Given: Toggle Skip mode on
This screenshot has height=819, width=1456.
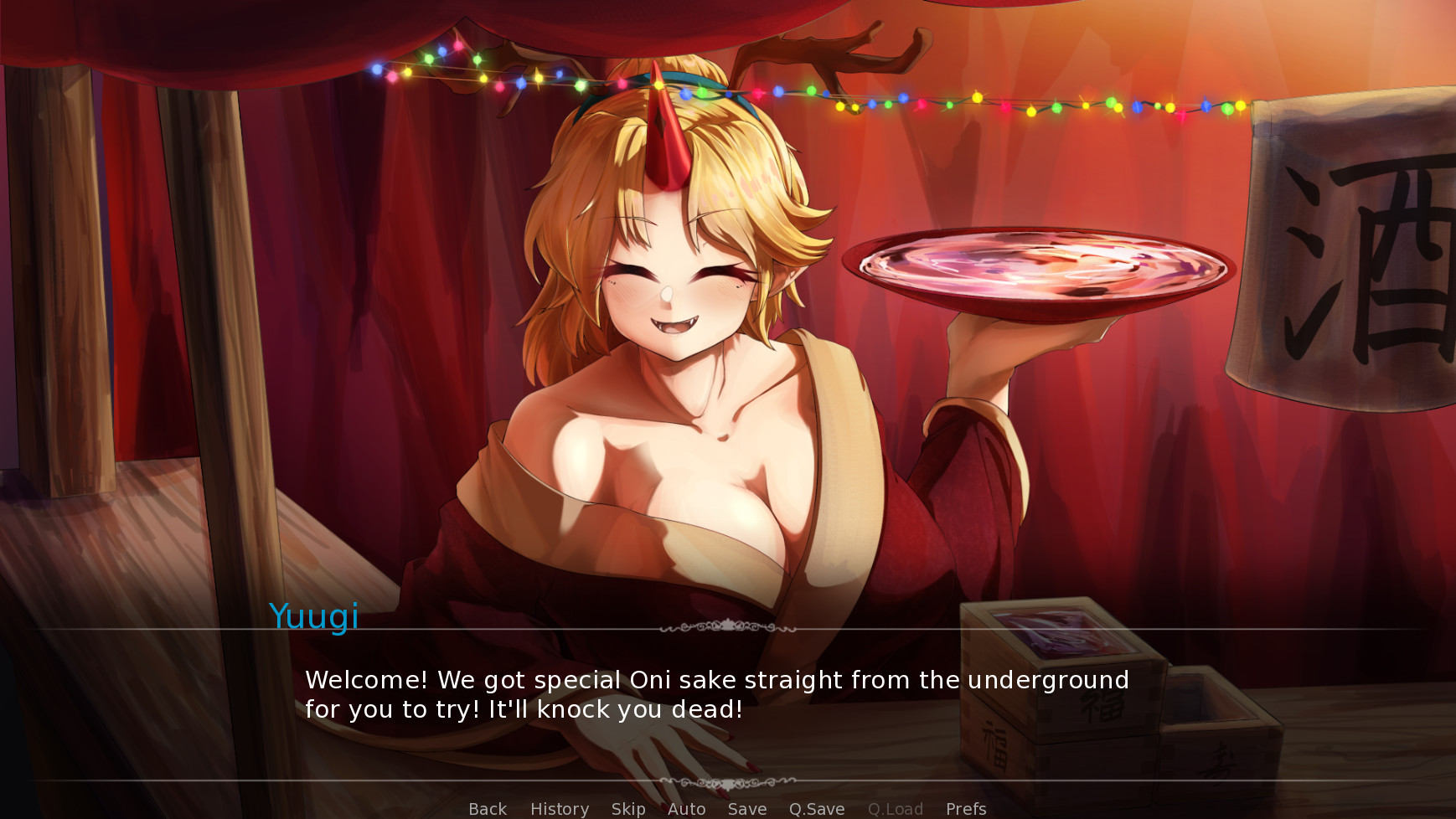Looking at the screenshot, I should pyautogui.click(x=628, y=809).
